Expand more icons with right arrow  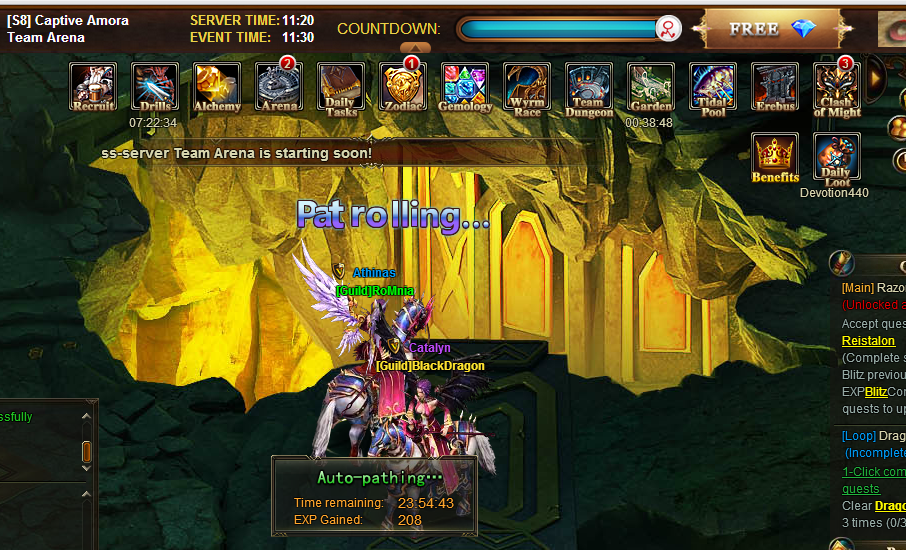pyautogui.click(x=876, y=74)
